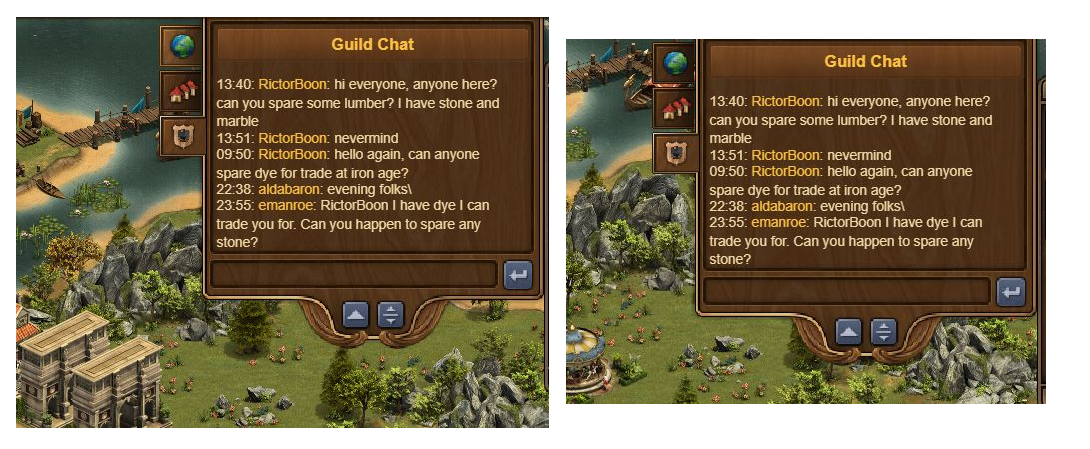Open globe chat tab in smaller panel
1090x449 pixels.
click(676, 63)
